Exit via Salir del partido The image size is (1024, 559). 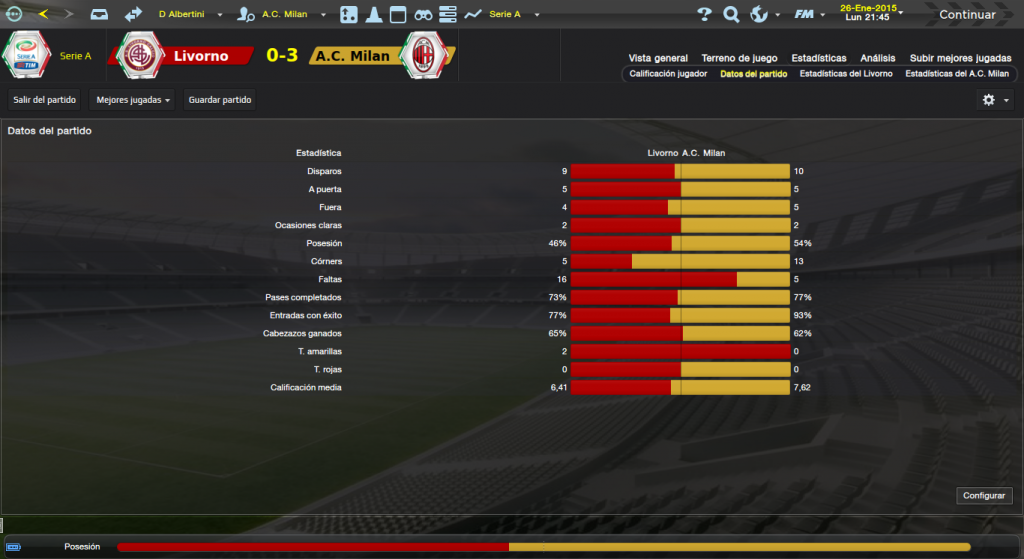(45, 100)
